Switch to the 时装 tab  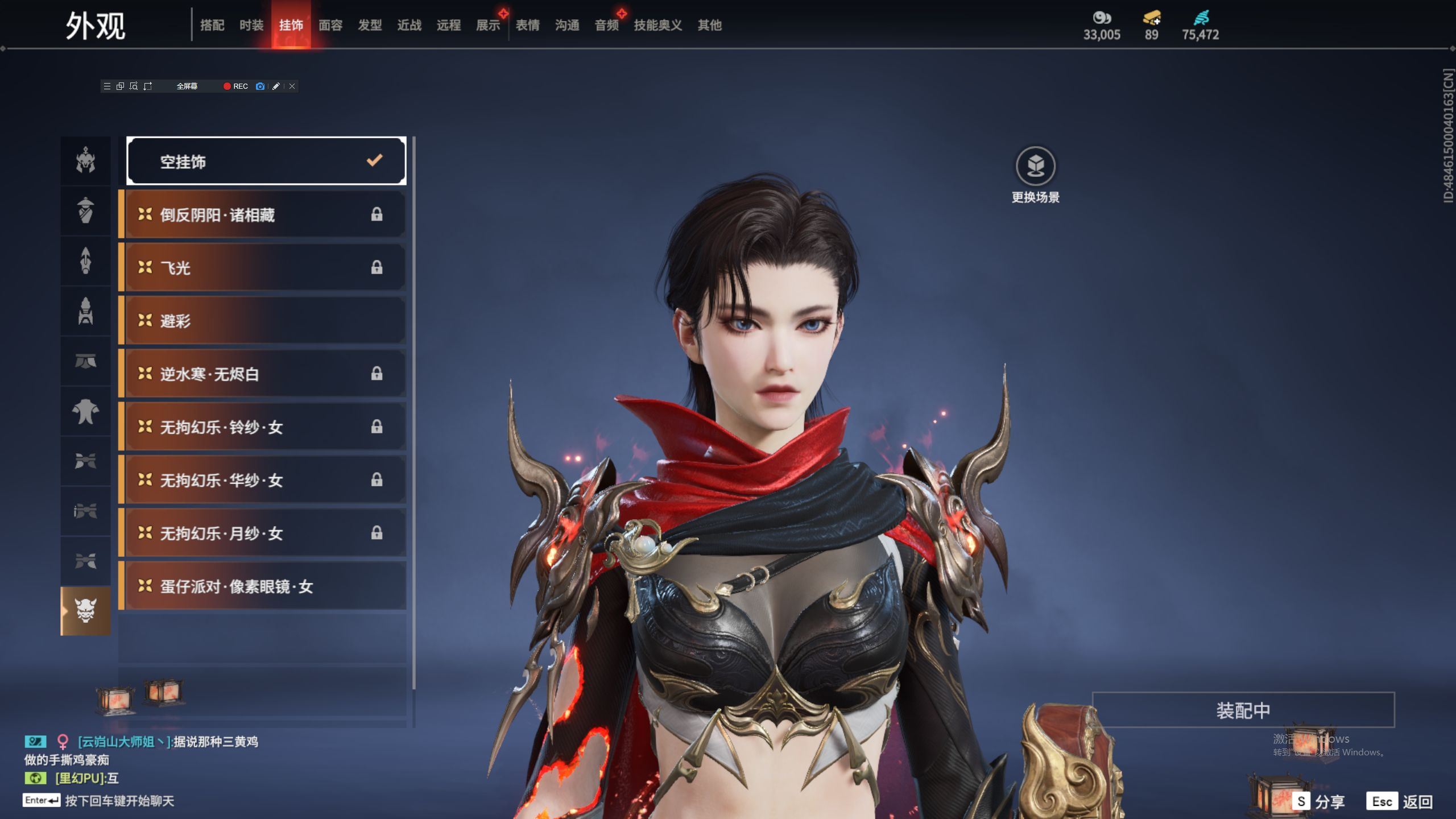pyautogui.click(x=251, y=25)
